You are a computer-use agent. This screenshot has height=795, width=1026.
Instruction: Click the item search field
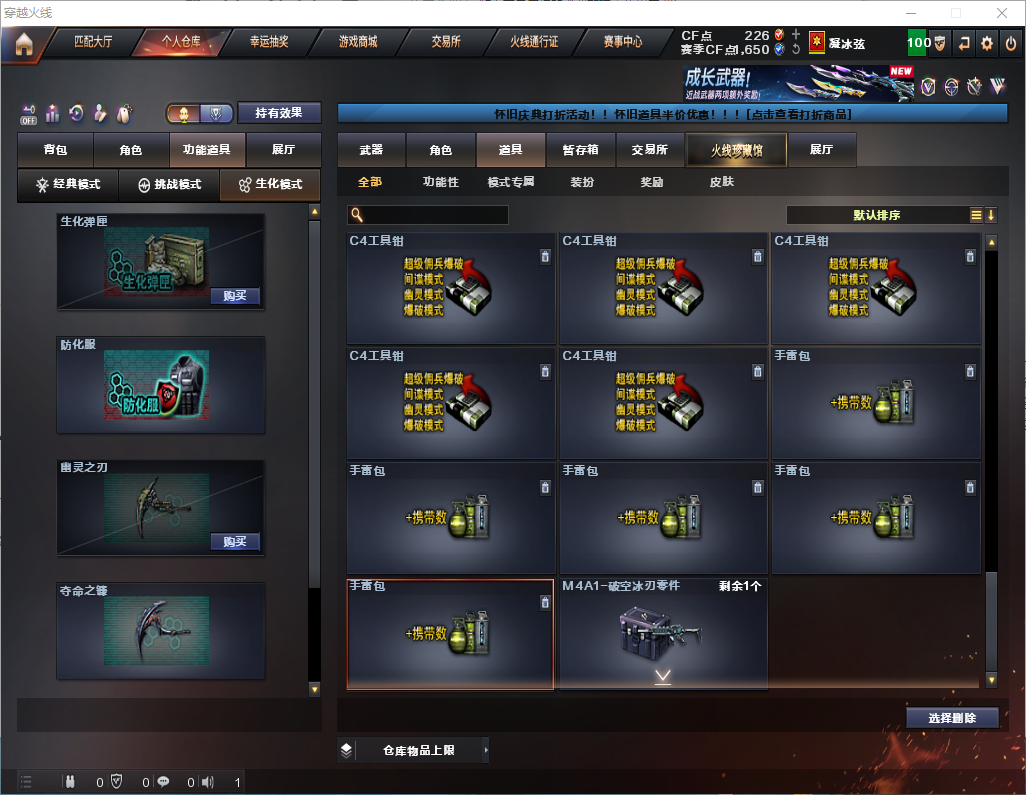point(435,215)
